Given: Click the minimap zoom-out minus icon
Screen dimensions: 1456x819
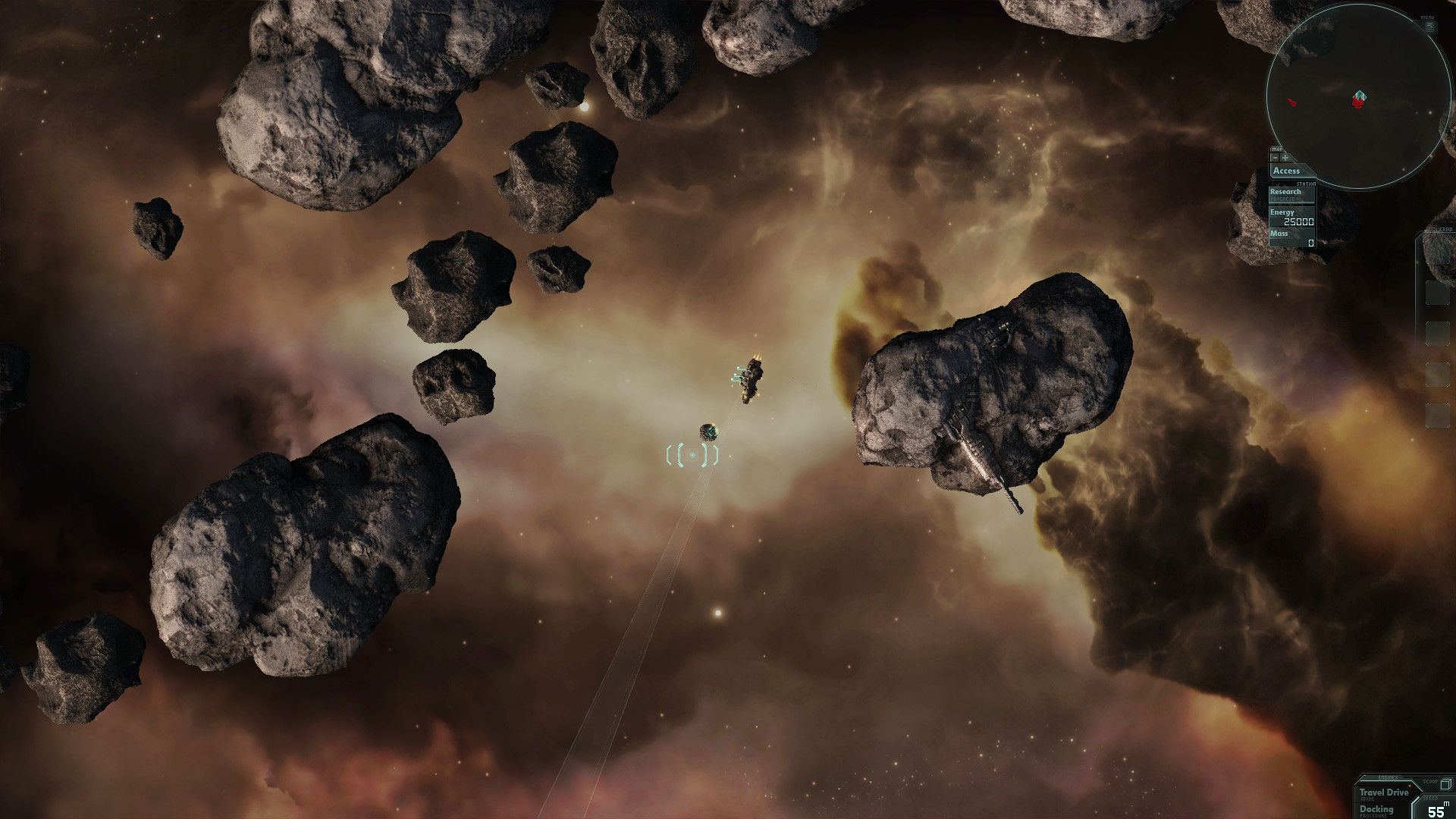Looking at the screenshot, I should pyautogui.click(x=1275, y=158).
